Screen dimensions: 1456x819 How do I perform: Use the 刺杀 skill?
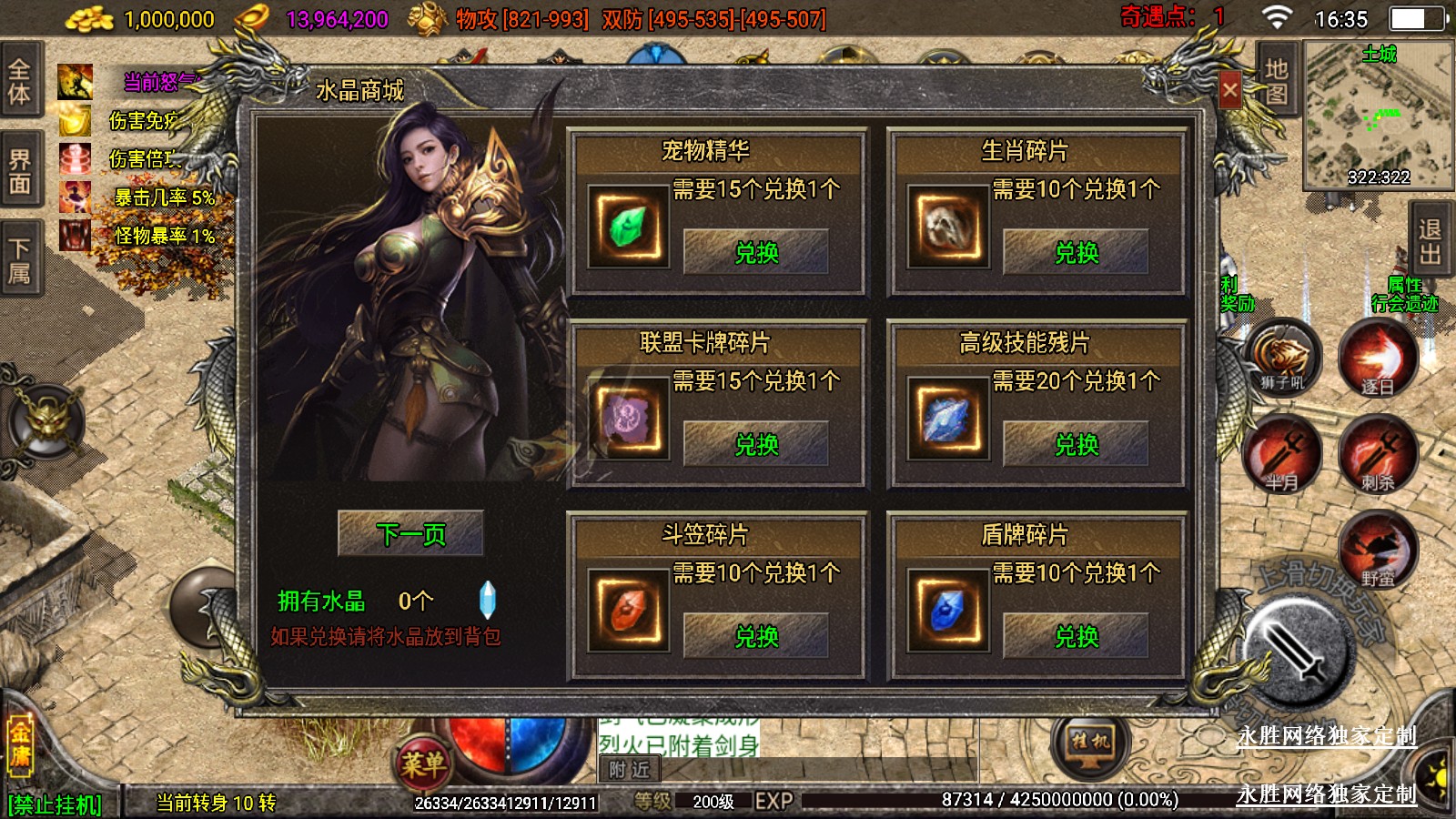[x=1377, y=454]
